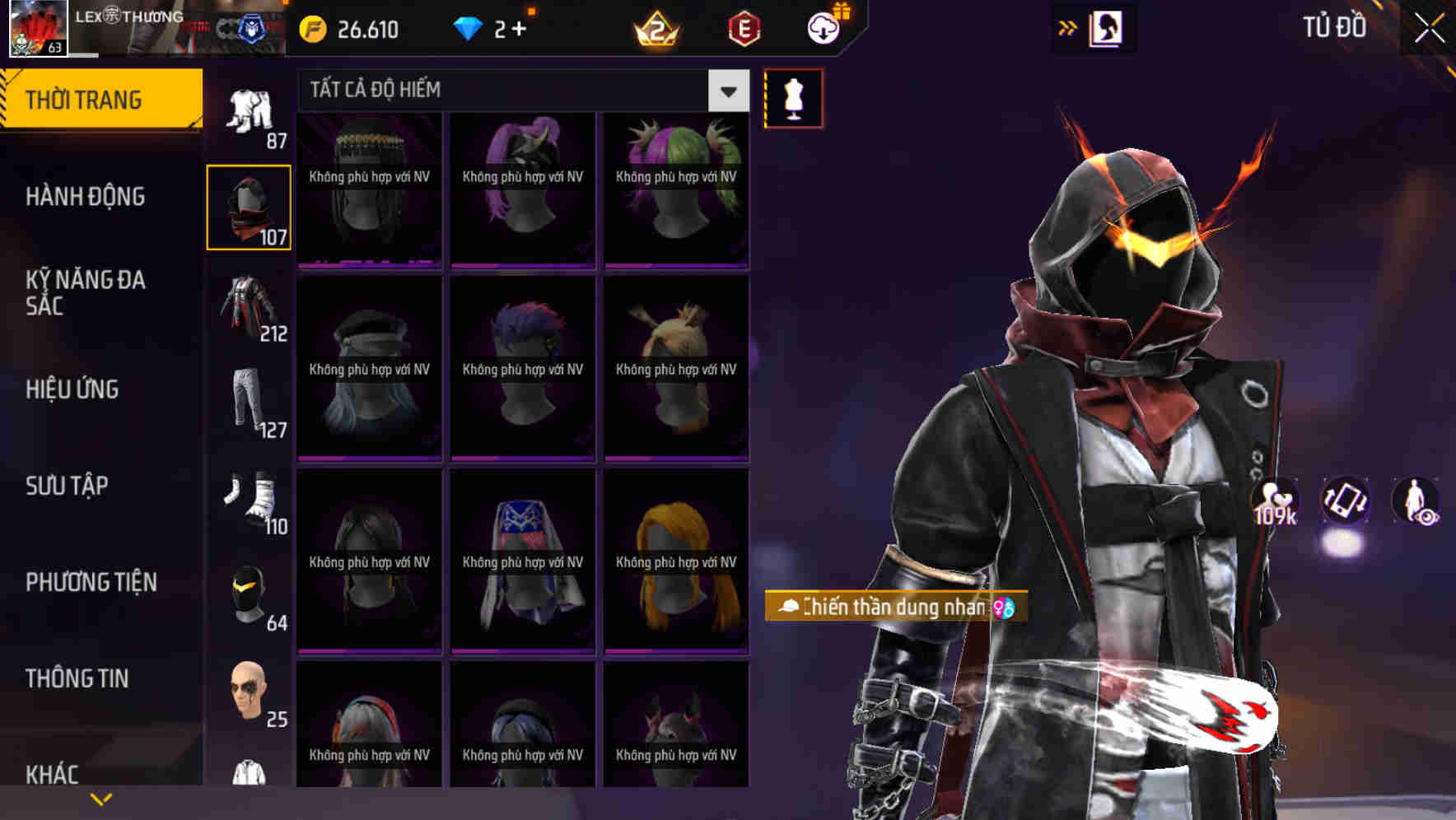This screenshot has height=820, width=1456.
Task: Collapse the sidebar with the bottom chevron
Action: pos(100,799)
